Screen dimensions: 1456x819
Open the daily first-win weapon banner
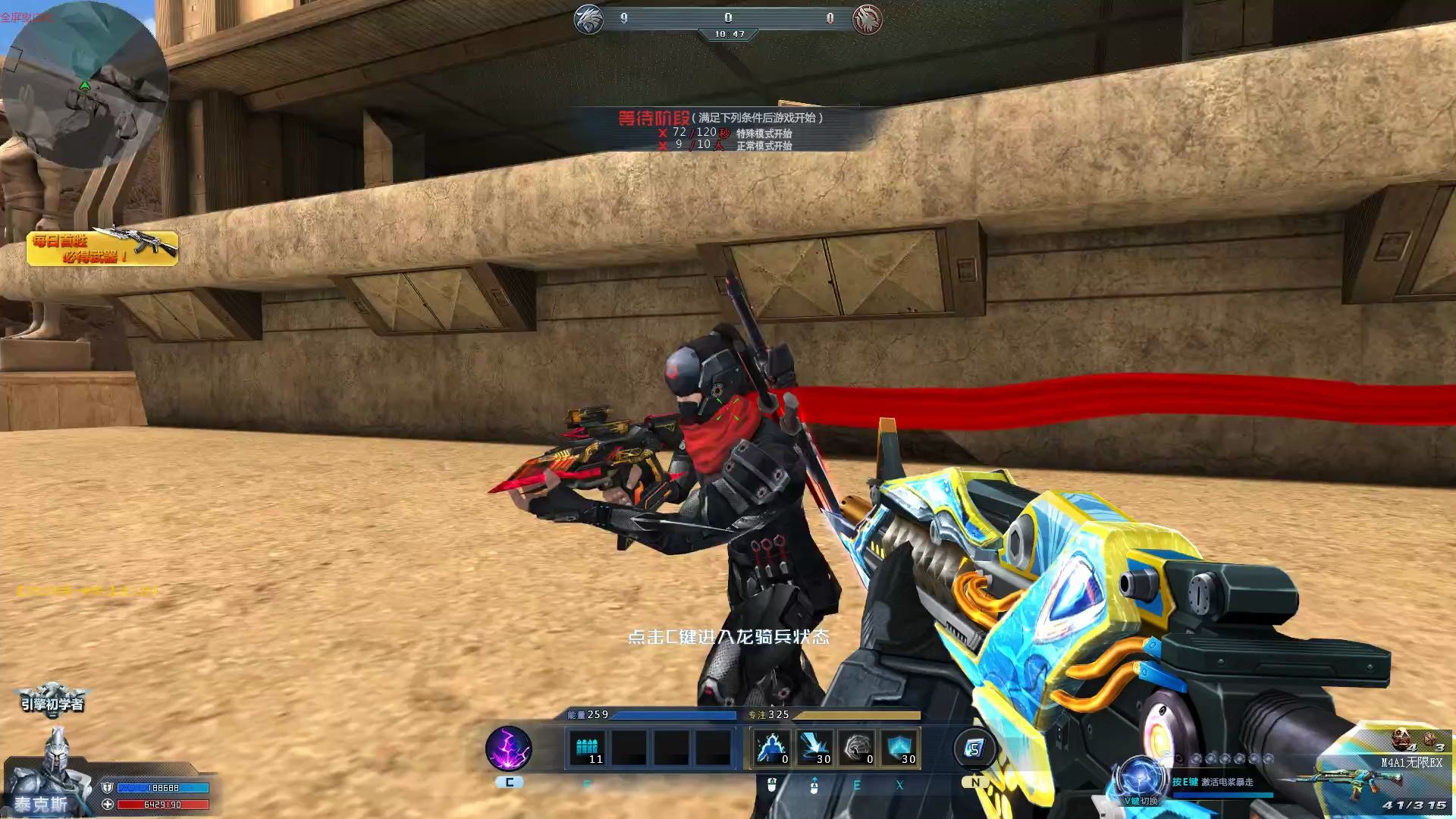tap(102, 247)
